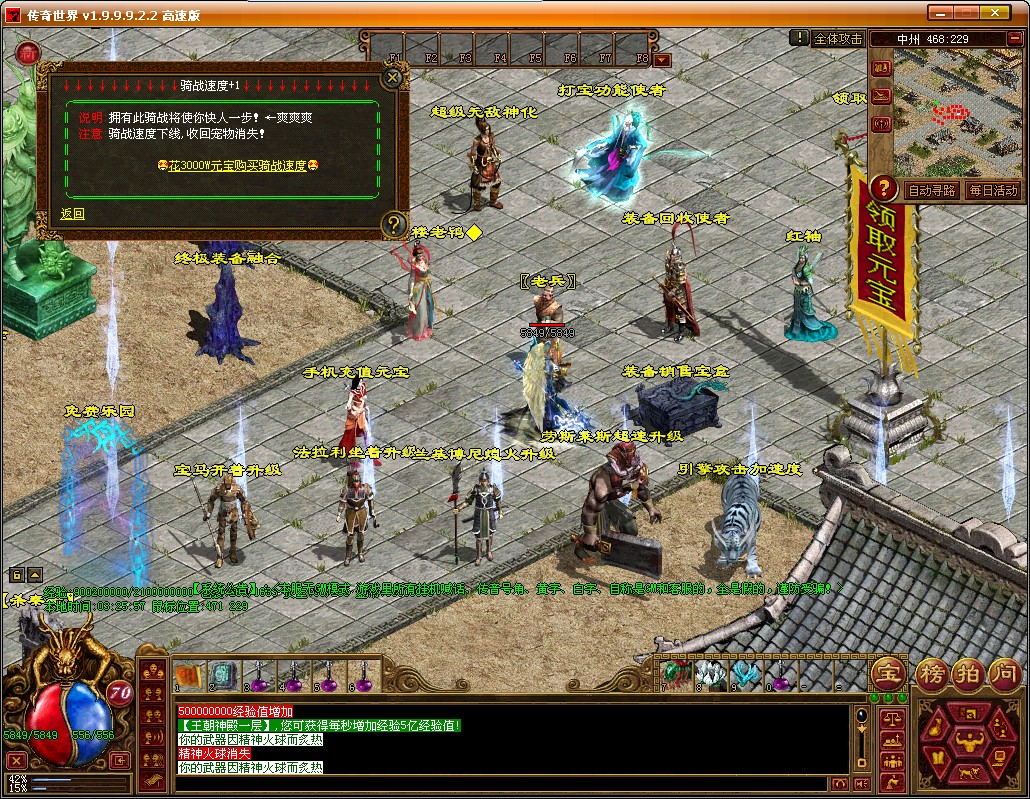1030x799 pixels.
Task: Open the 宝 treasure shop button
Action: tap(887, 674)
